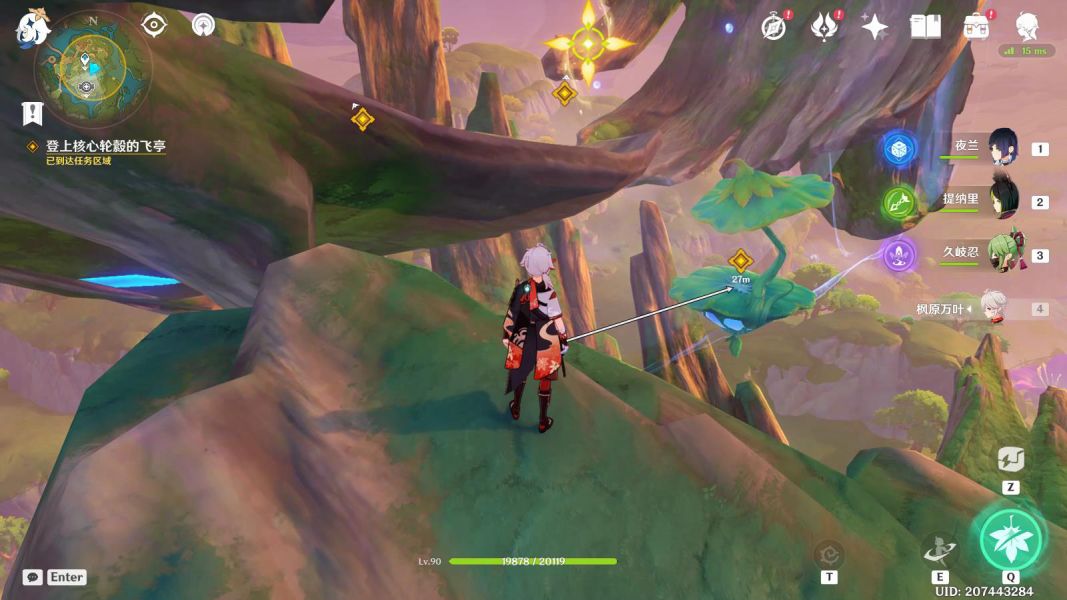Select the tracked quest 登上核心轮毂的飞亭
This screenshot has height=600, width=1067.
click(x=105, y=146)
